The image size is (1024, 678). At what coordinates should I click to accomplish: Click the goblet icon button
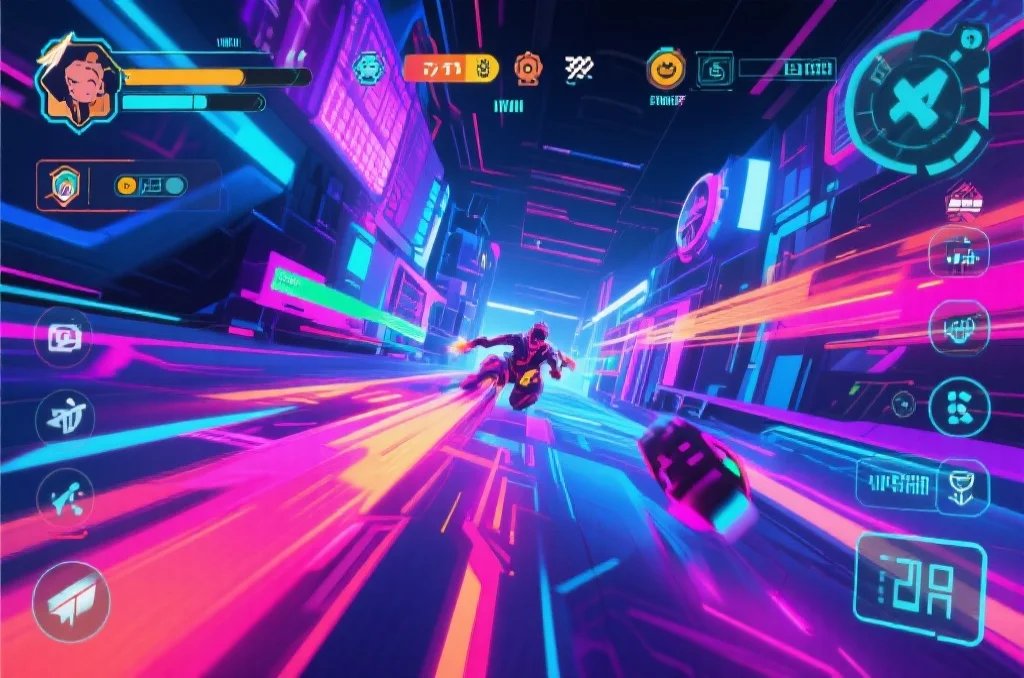(x=963, y=485)
